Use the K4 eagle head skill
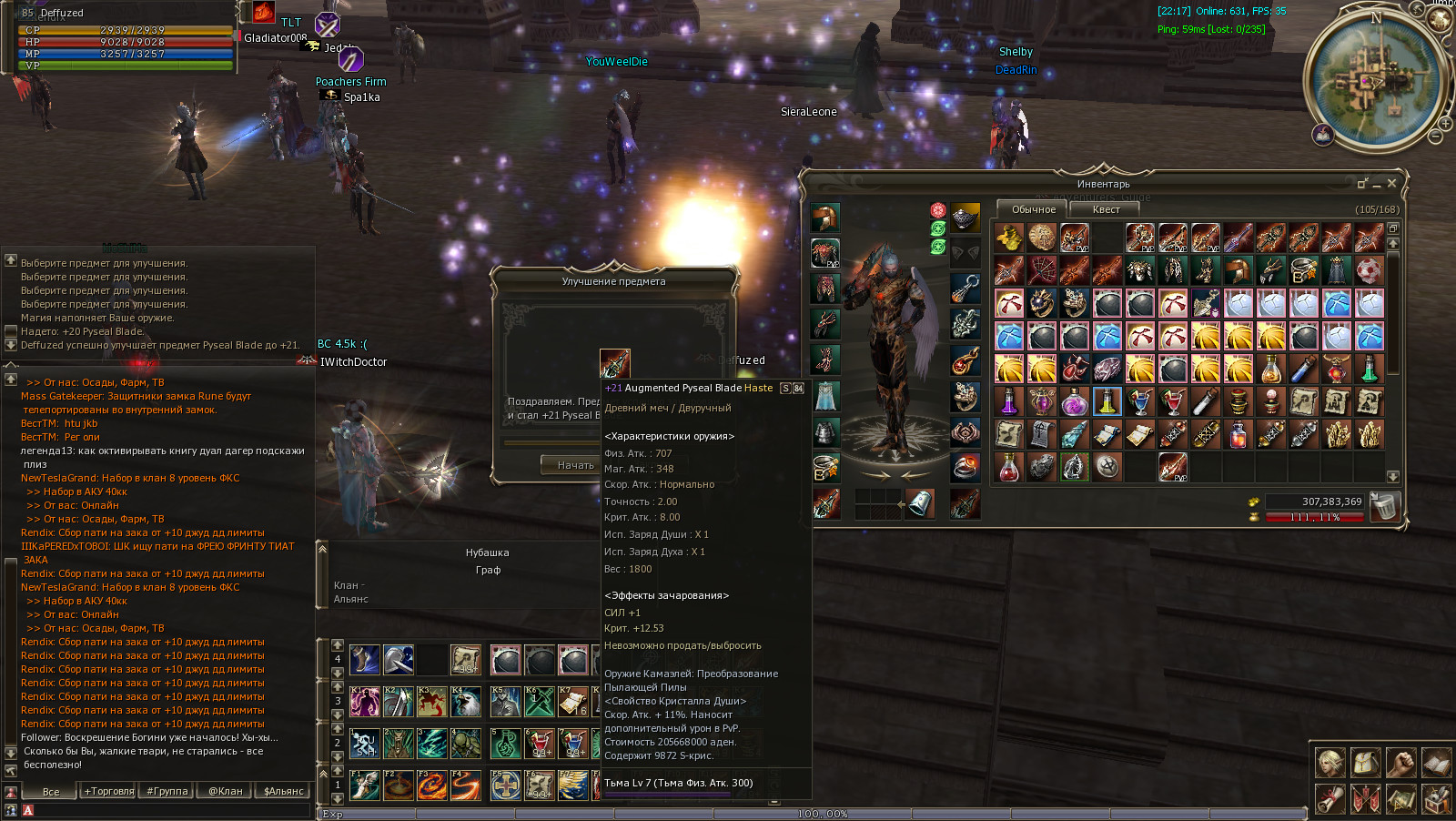 pyautogui.click(x=465, y=702)
